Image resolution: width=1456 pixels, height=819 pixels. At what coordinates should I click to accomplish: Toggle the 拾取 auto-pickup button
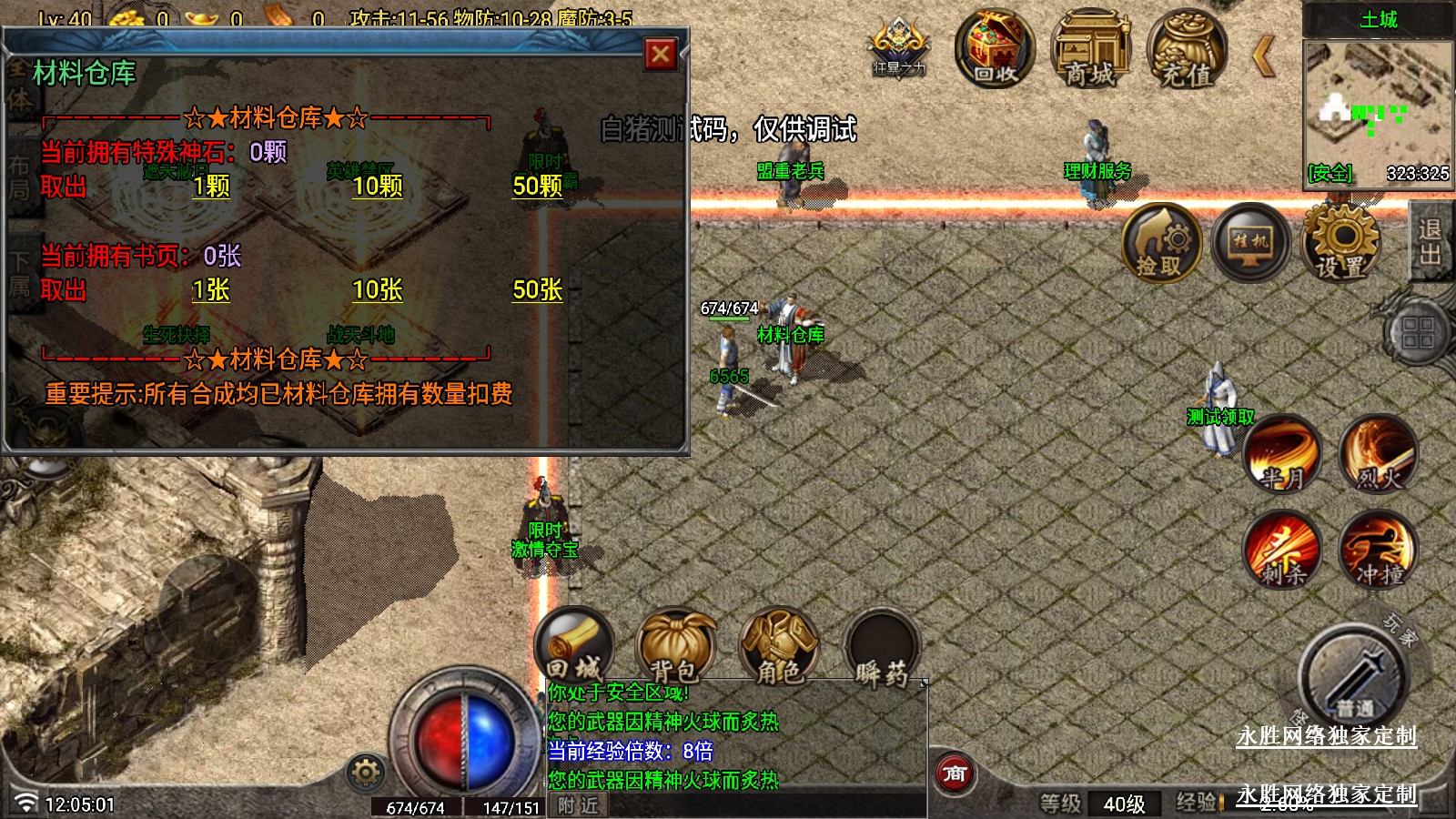pos(1160,243)
